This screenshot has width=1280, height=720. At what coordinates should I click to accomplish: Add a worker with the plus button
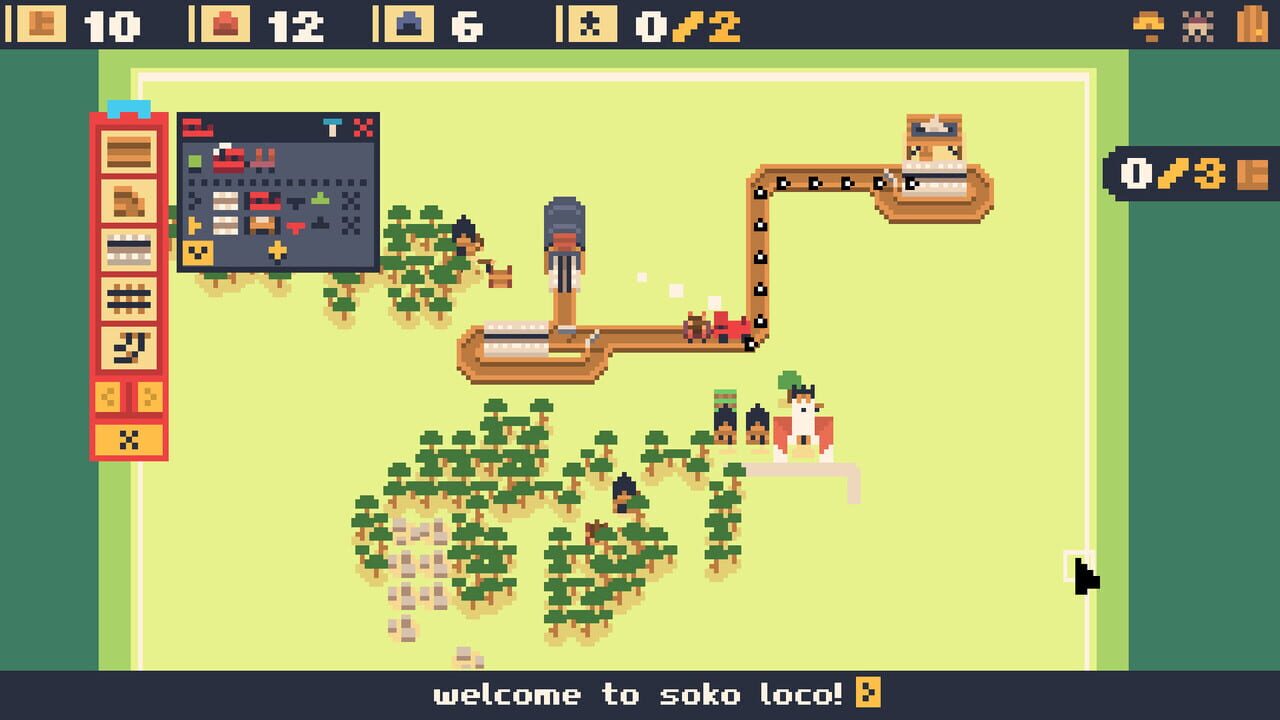tap(278, 250)
